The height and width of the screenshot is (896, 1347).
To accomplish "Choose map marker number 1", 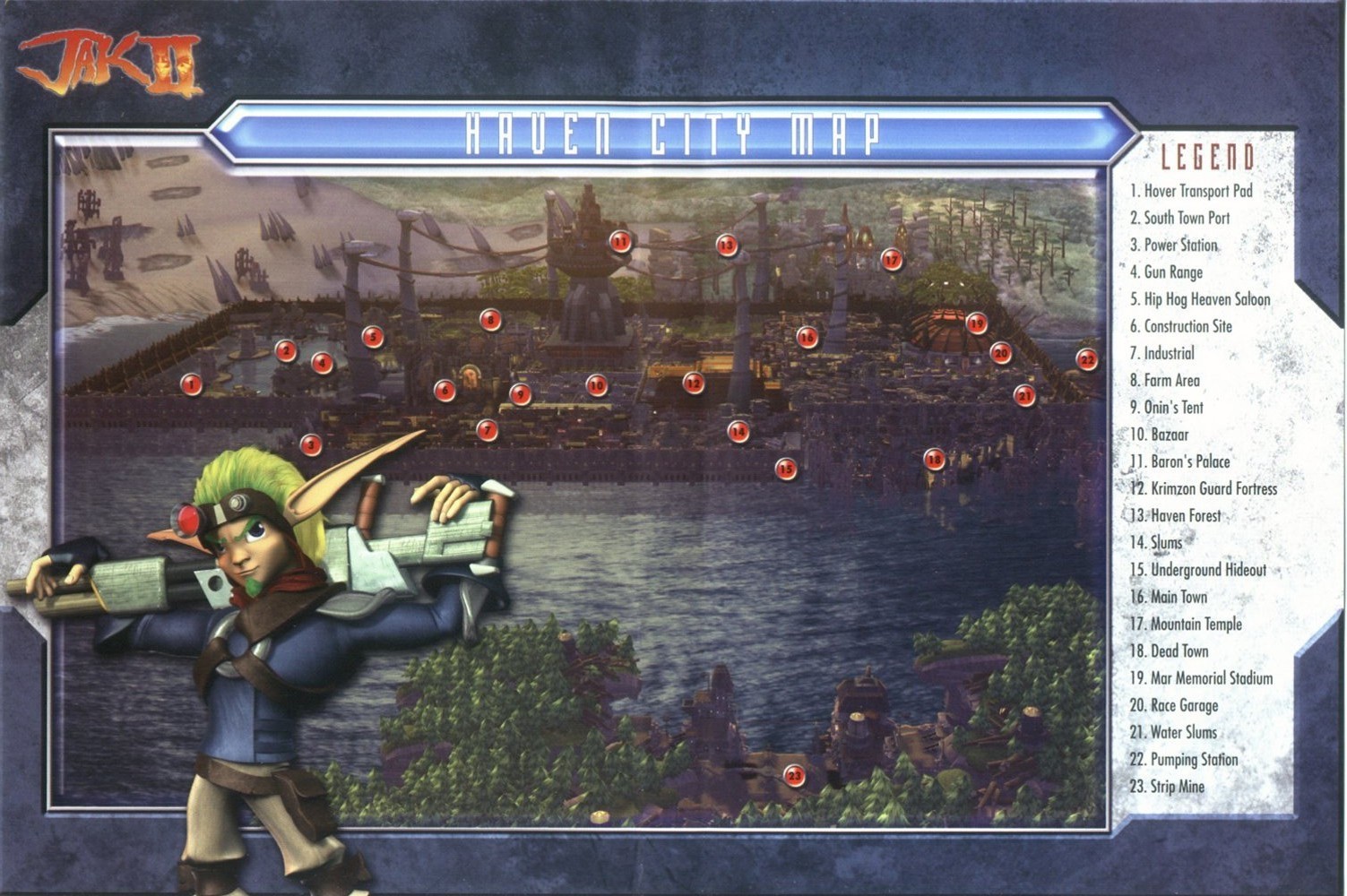I will (190, 384).
